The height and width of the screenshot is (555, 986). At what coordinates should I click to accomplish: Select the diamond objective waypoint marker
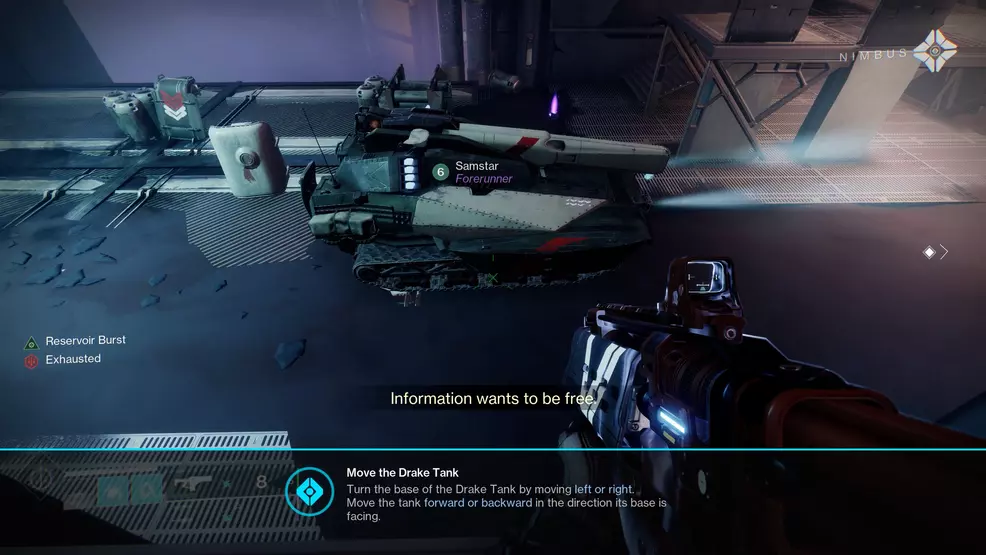tap(929, 253)
